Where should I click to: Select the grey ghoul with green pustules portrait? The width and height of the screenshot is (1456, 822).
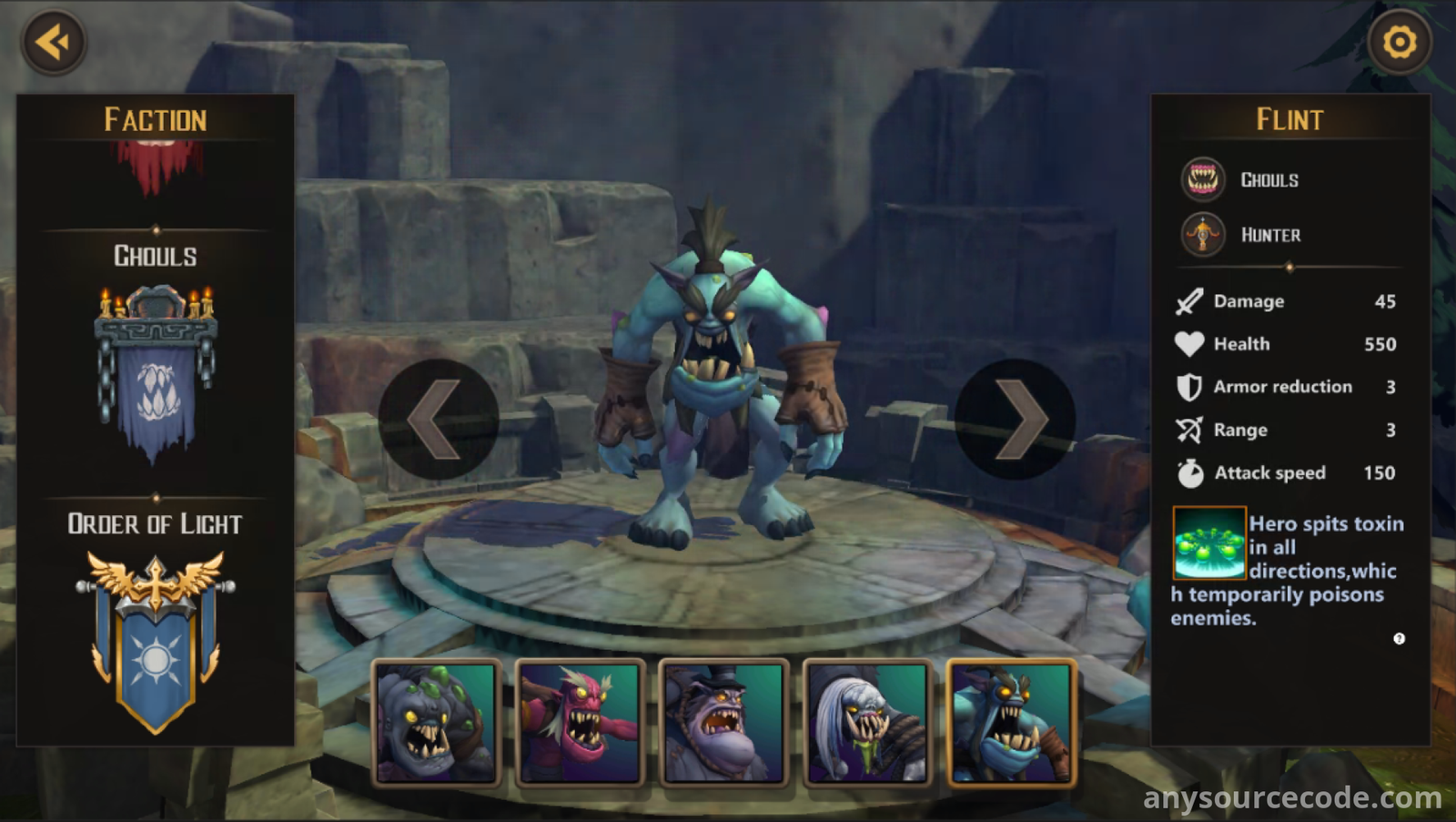pos(437,723)
